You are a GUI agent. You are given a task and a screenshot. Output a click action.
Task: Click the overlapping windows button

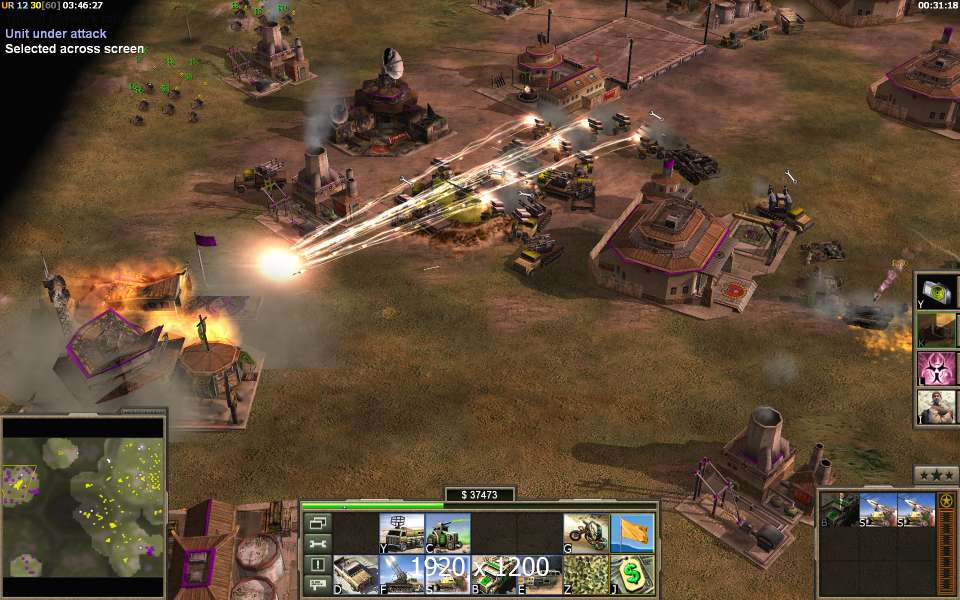(318, 522)
